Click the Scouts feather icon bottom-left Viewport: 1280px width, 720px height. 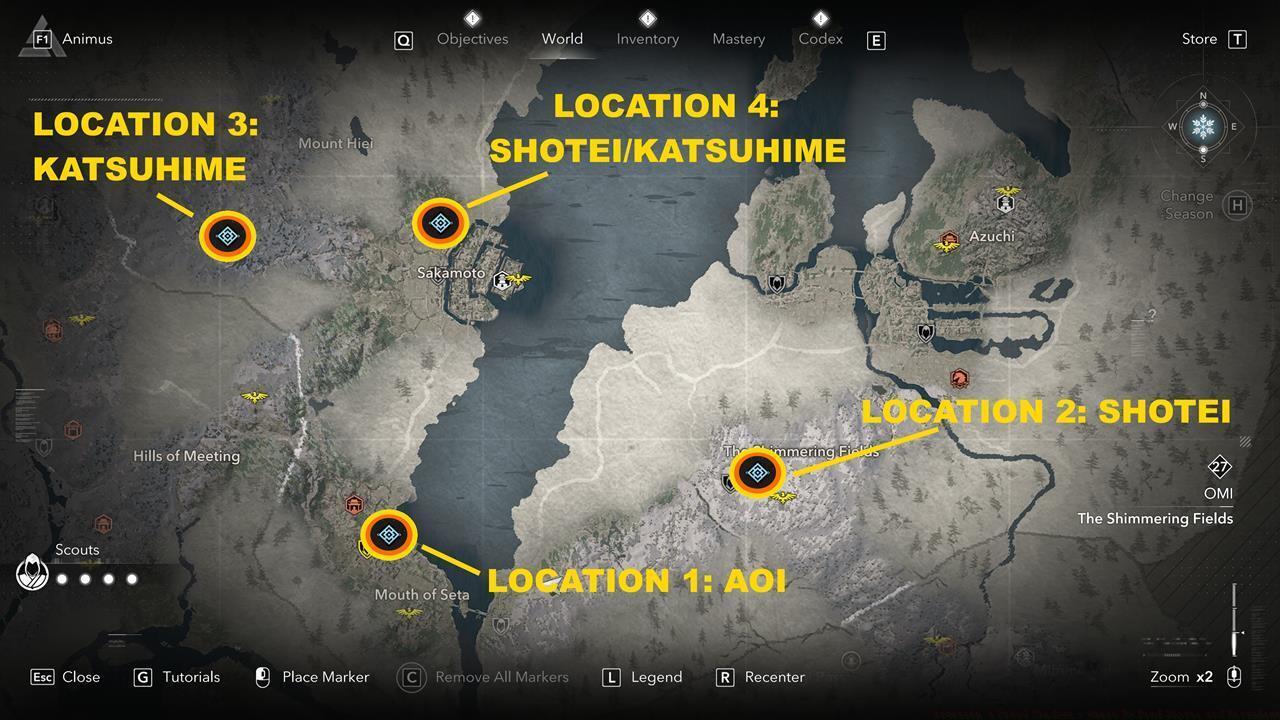(33, 572)
